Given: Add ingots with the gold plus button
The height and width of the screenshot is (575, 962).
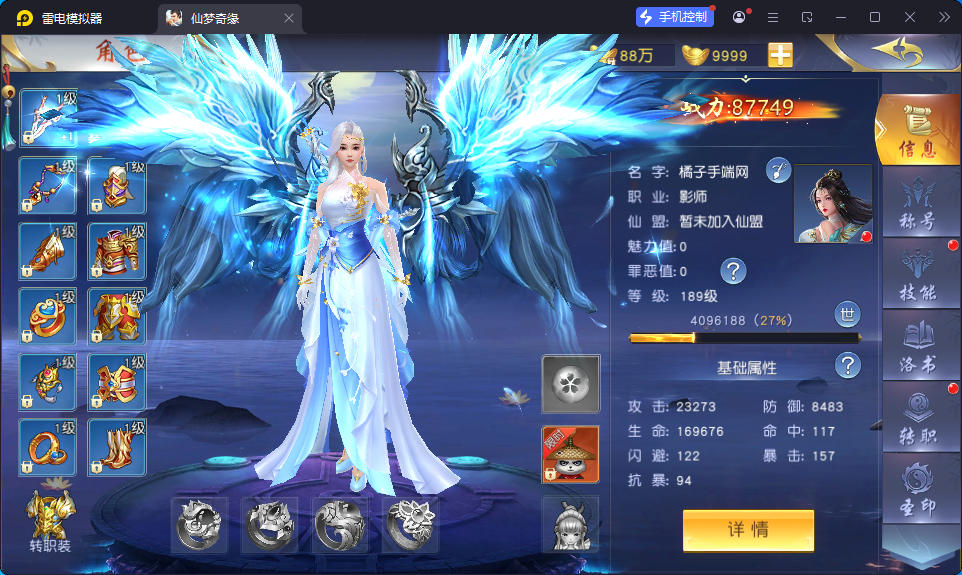Looking at the screenshot, I should pos(780,56).
